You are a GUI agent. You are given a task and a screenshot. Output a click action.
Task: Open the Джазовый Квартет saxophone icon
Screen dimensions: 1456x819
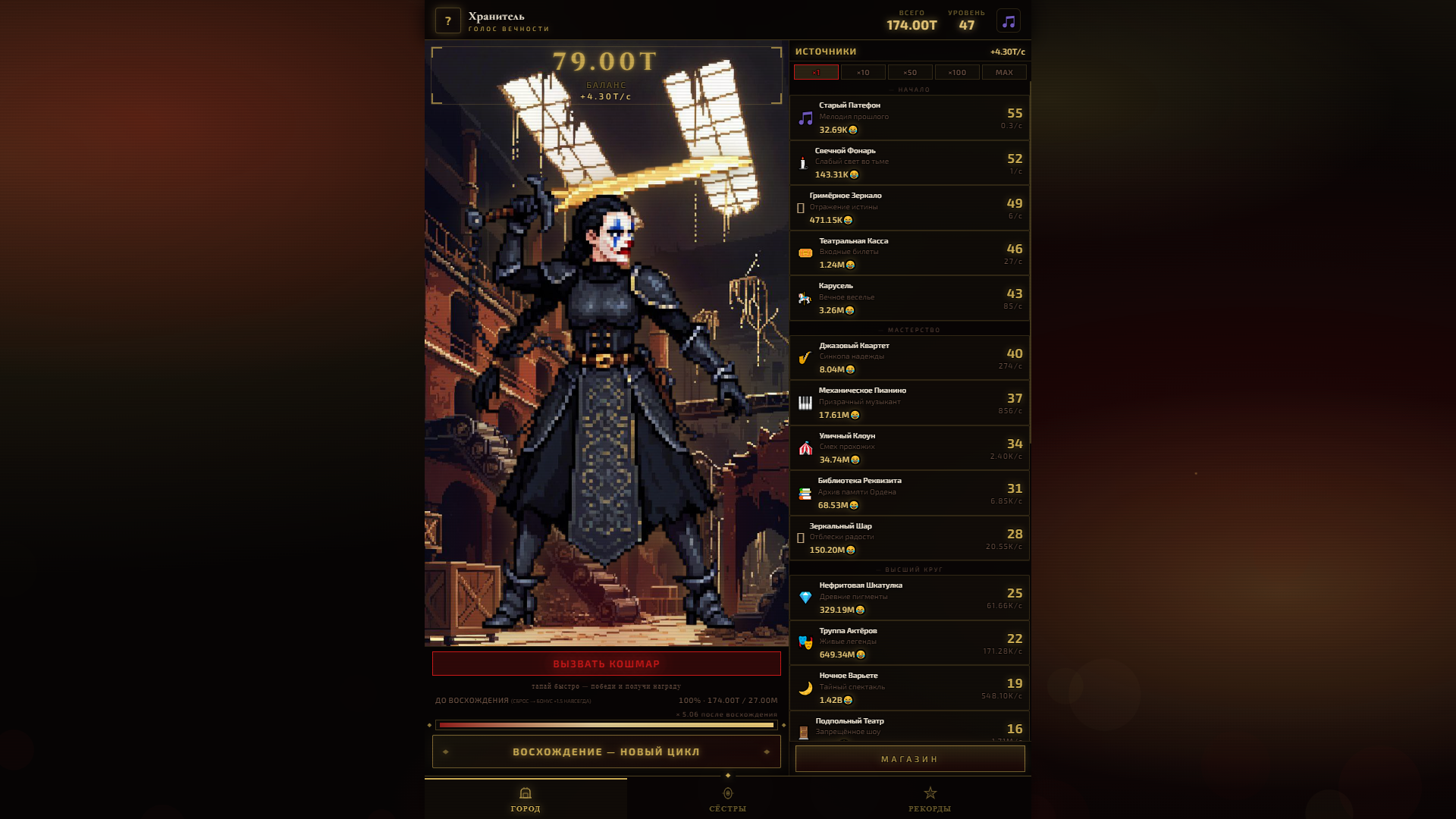pos(804,357)
